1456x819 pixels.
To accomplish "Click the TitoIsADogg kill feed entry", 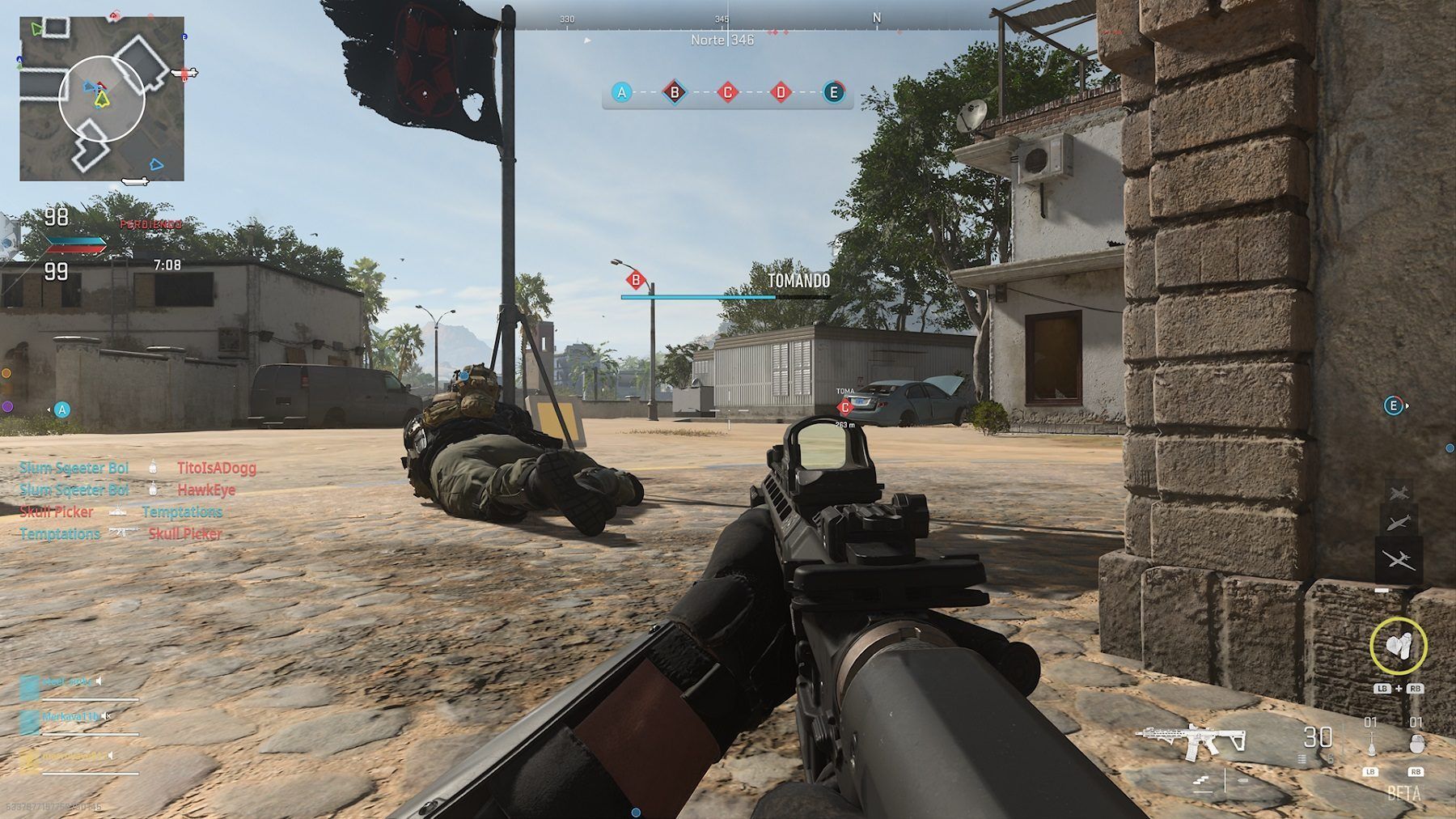I will [x=217, y=468].
